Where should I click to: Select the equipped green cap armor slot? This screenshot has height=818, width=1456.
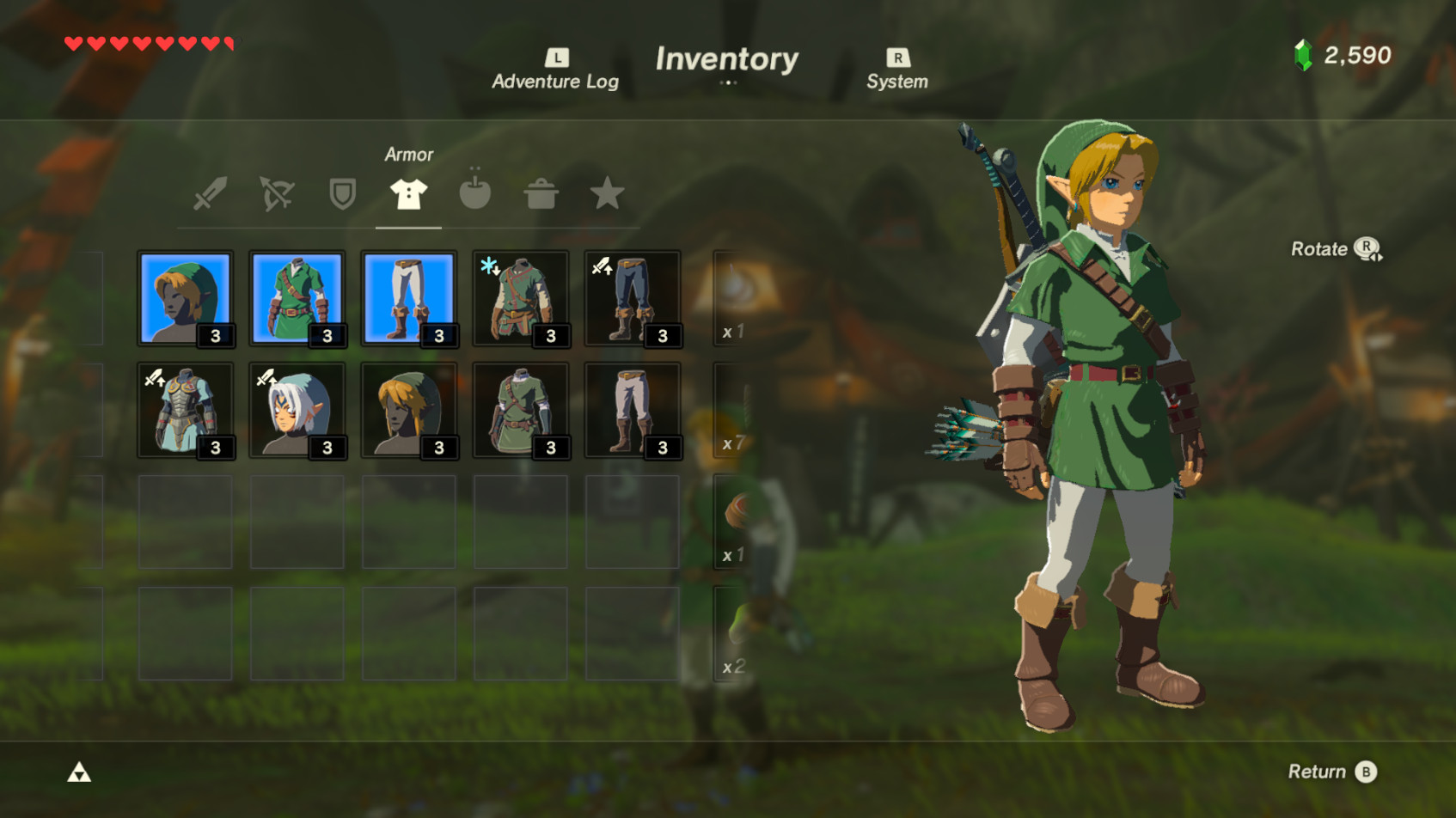click(186, 298)
